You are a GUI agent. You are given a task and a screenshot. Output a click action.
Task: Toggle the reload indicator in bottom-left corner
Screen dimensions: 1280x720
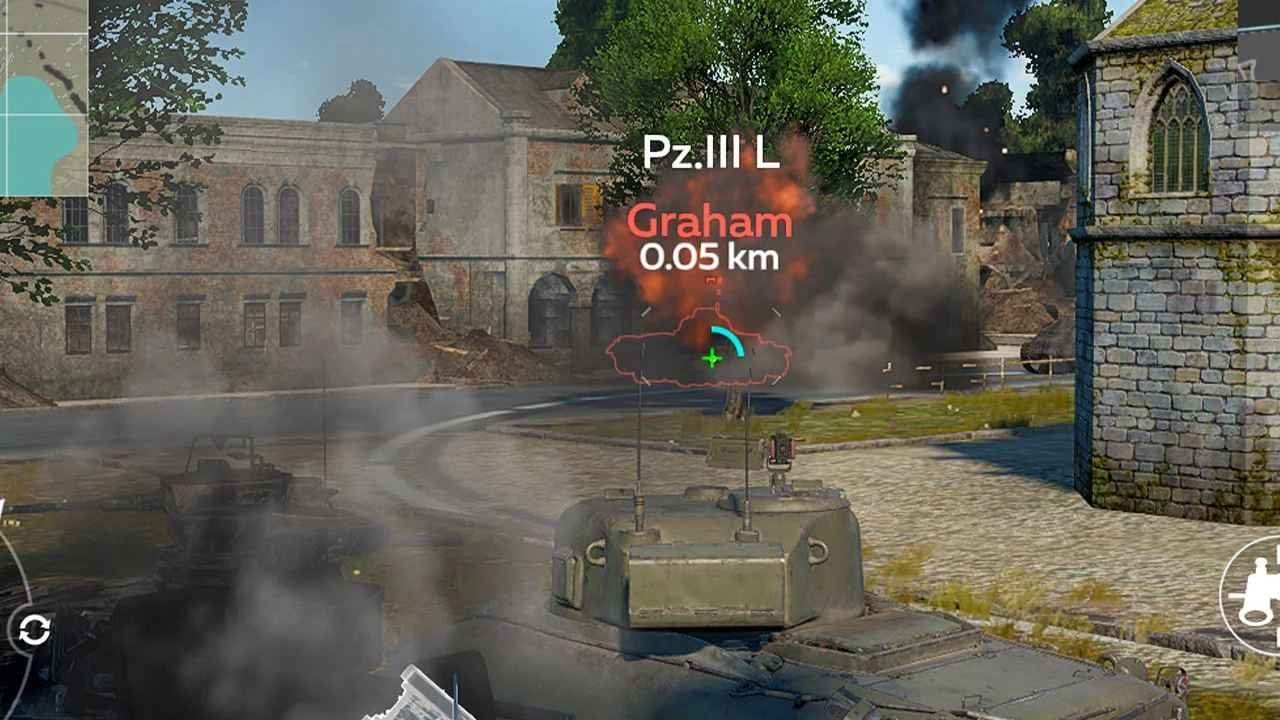pyautogui.click(x=37, y=630)
